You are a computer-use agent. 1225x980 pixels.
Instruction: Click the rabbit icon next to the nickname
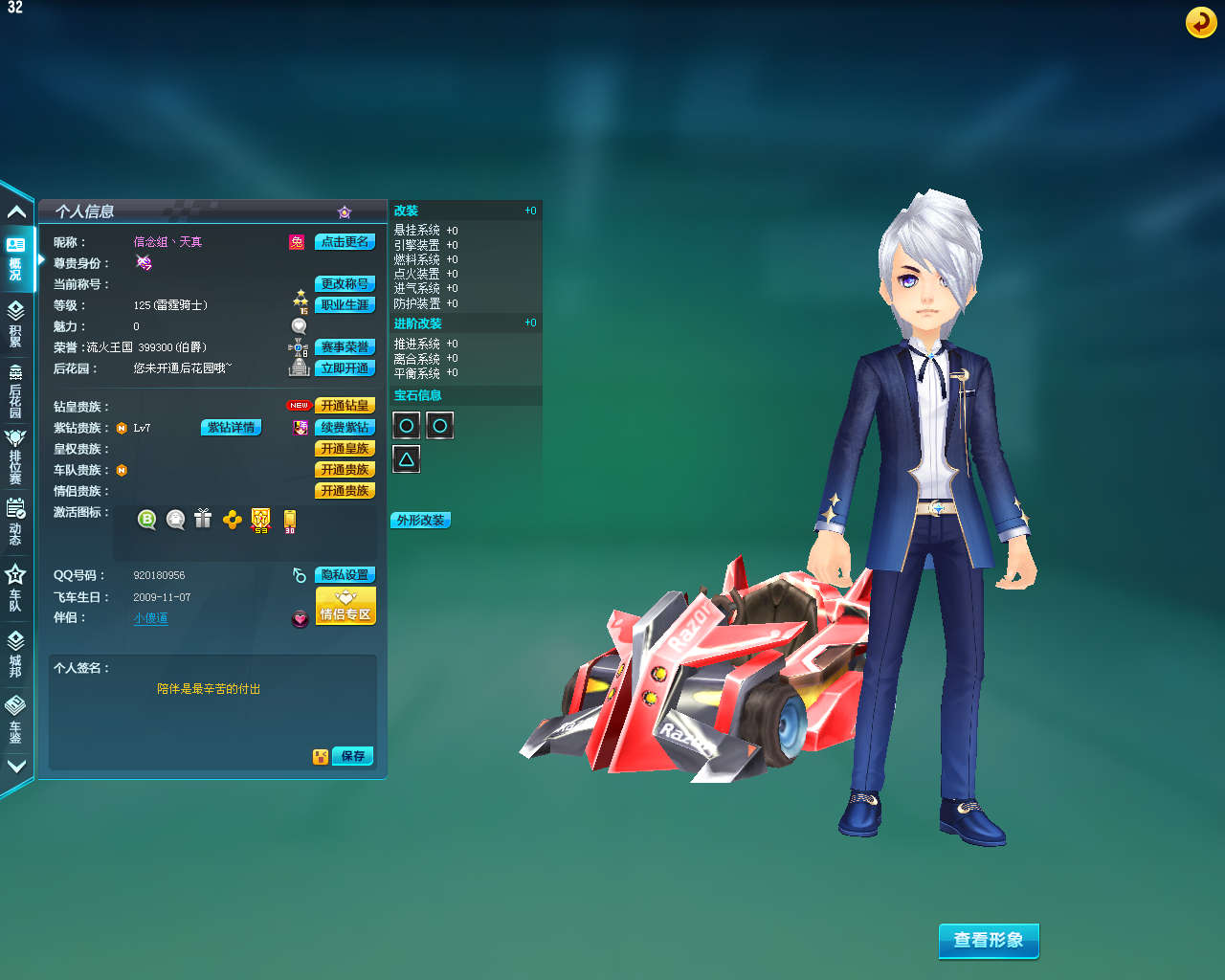coord(296,241)
